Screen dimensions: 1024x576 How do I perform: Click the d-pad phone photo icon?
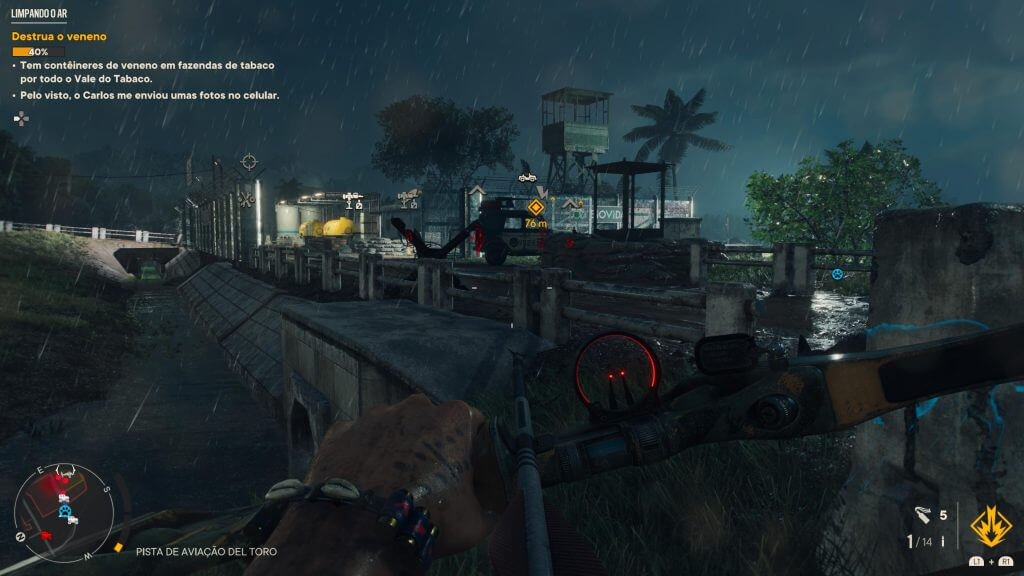(x=20, y=117)
